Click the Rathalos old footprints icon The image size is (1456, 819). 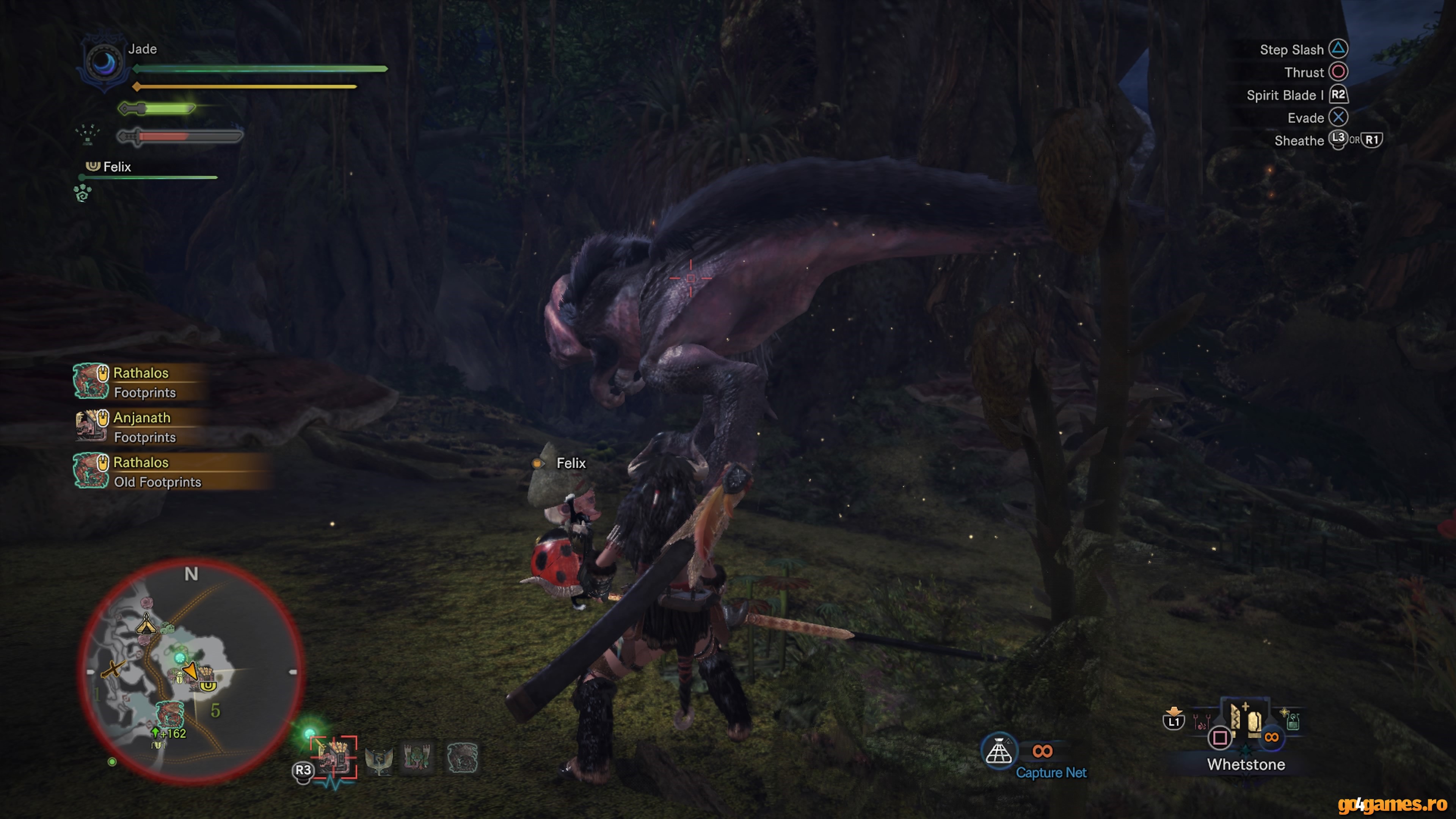point(91,471)
